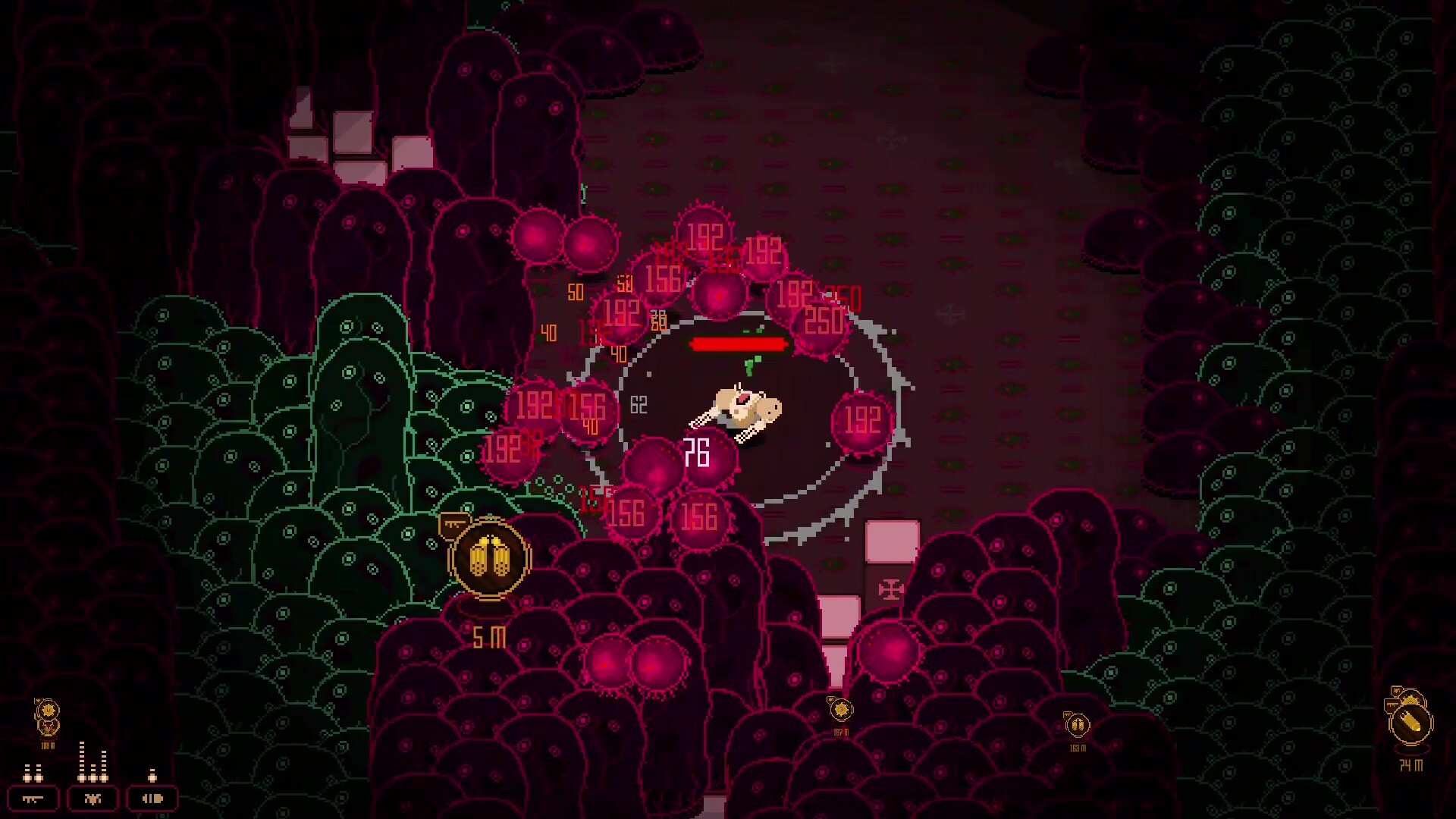The width and height of the screenshot is (1456, 819).
Task: Select the bullet magazine weapon slot icon
Action: point(152,798)
